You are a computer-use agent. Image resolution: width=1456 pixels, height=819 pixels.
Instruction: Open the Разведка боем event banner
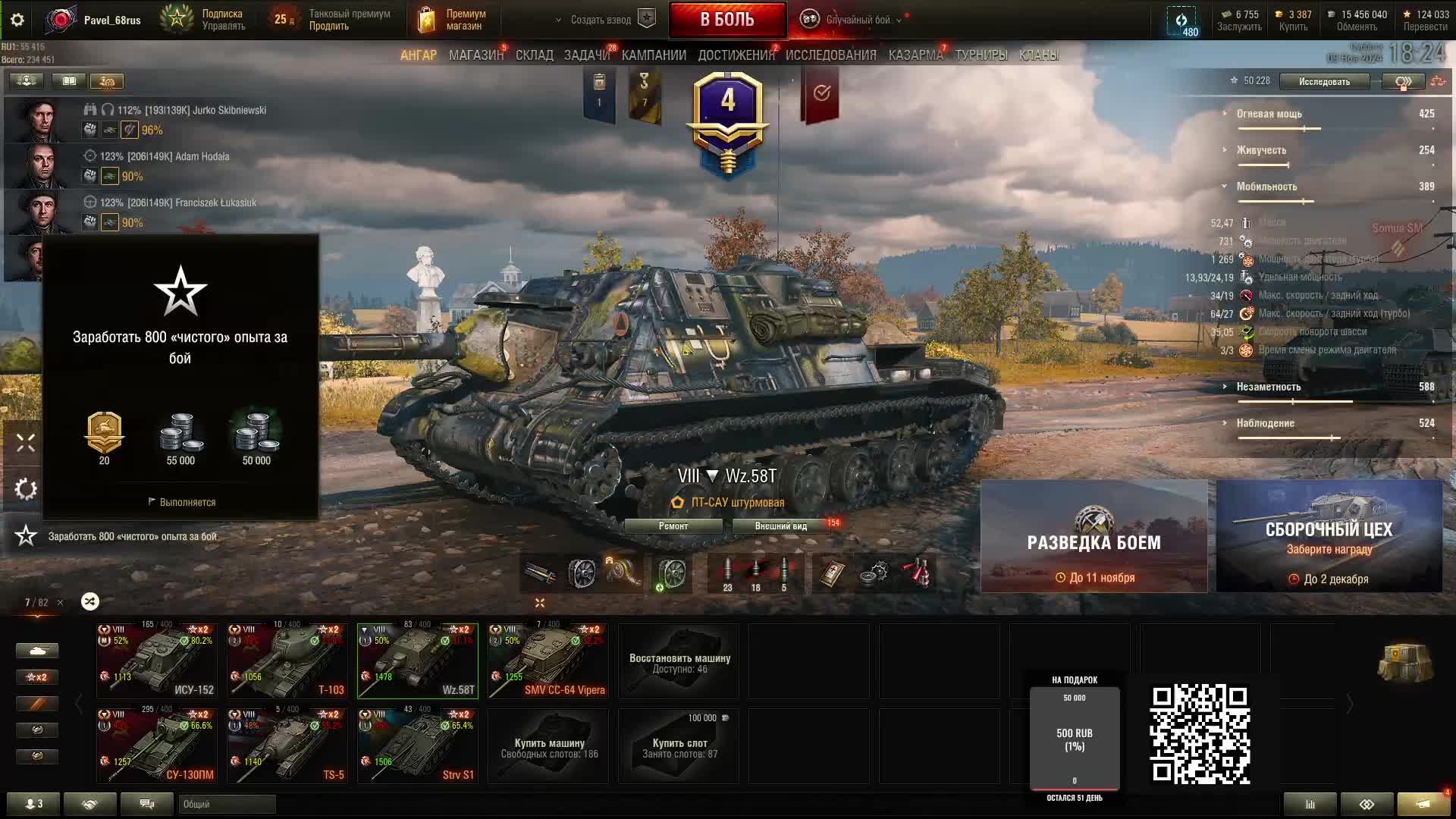(x=1094, y=536)
